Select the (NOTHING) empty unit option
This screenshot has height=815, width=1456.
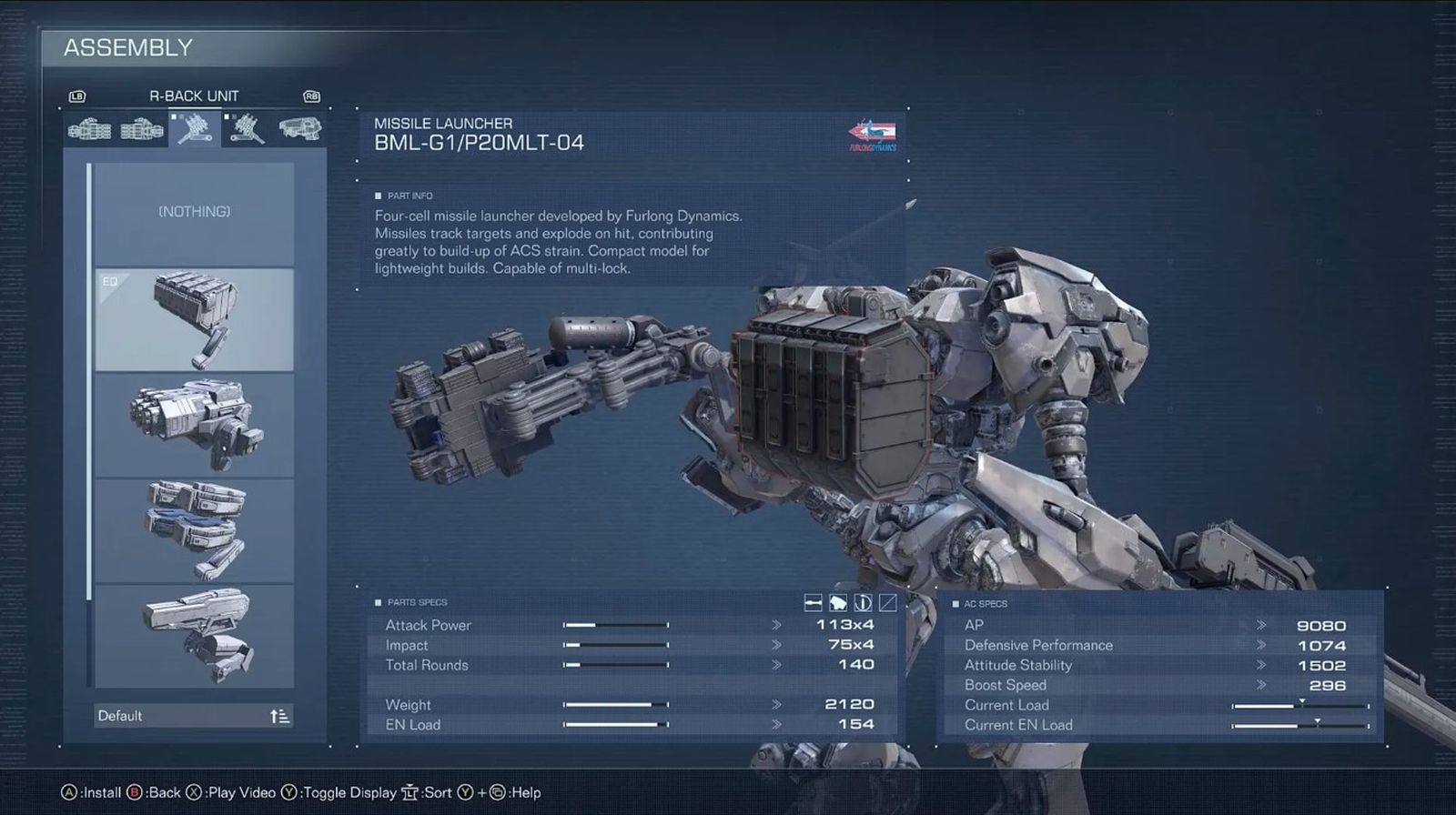coord(194,213)
